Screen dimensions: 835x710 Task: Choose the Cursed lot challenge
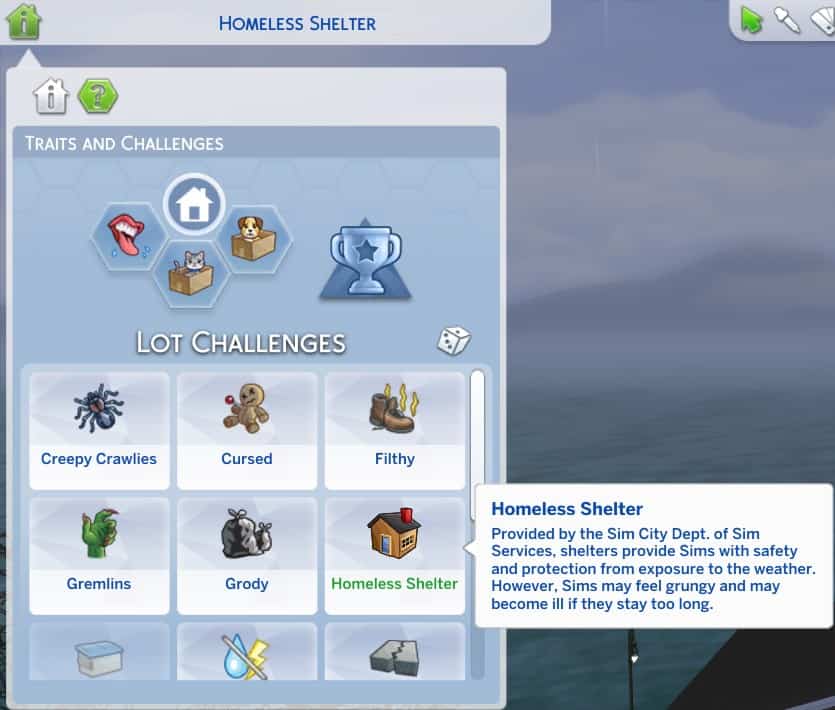pyautogui.click(x=247, y=430)
